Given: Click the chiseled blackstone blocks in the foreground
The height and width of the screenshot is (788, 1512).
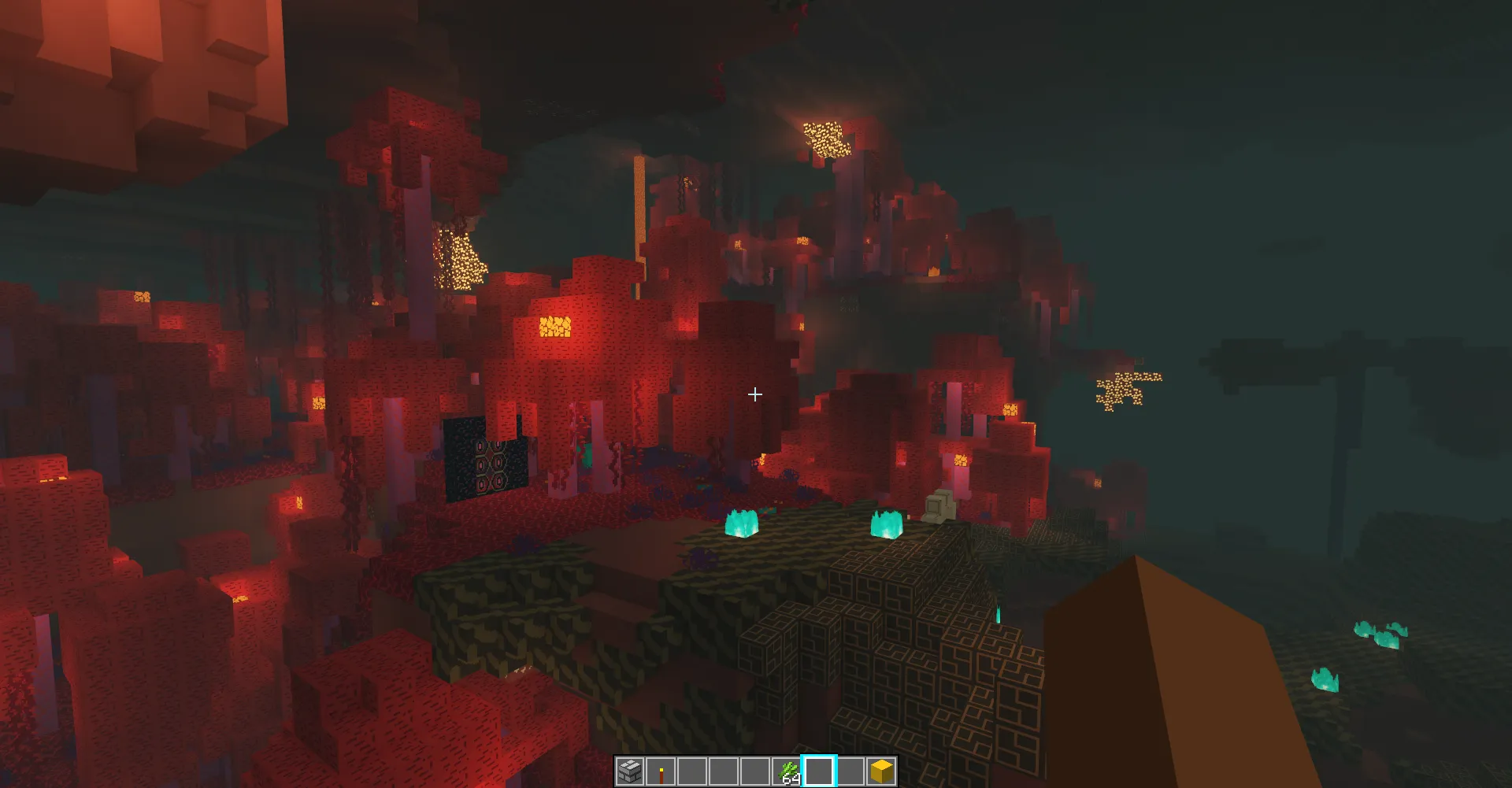Looking at the screenshot, I should click(x=906, y=669).
